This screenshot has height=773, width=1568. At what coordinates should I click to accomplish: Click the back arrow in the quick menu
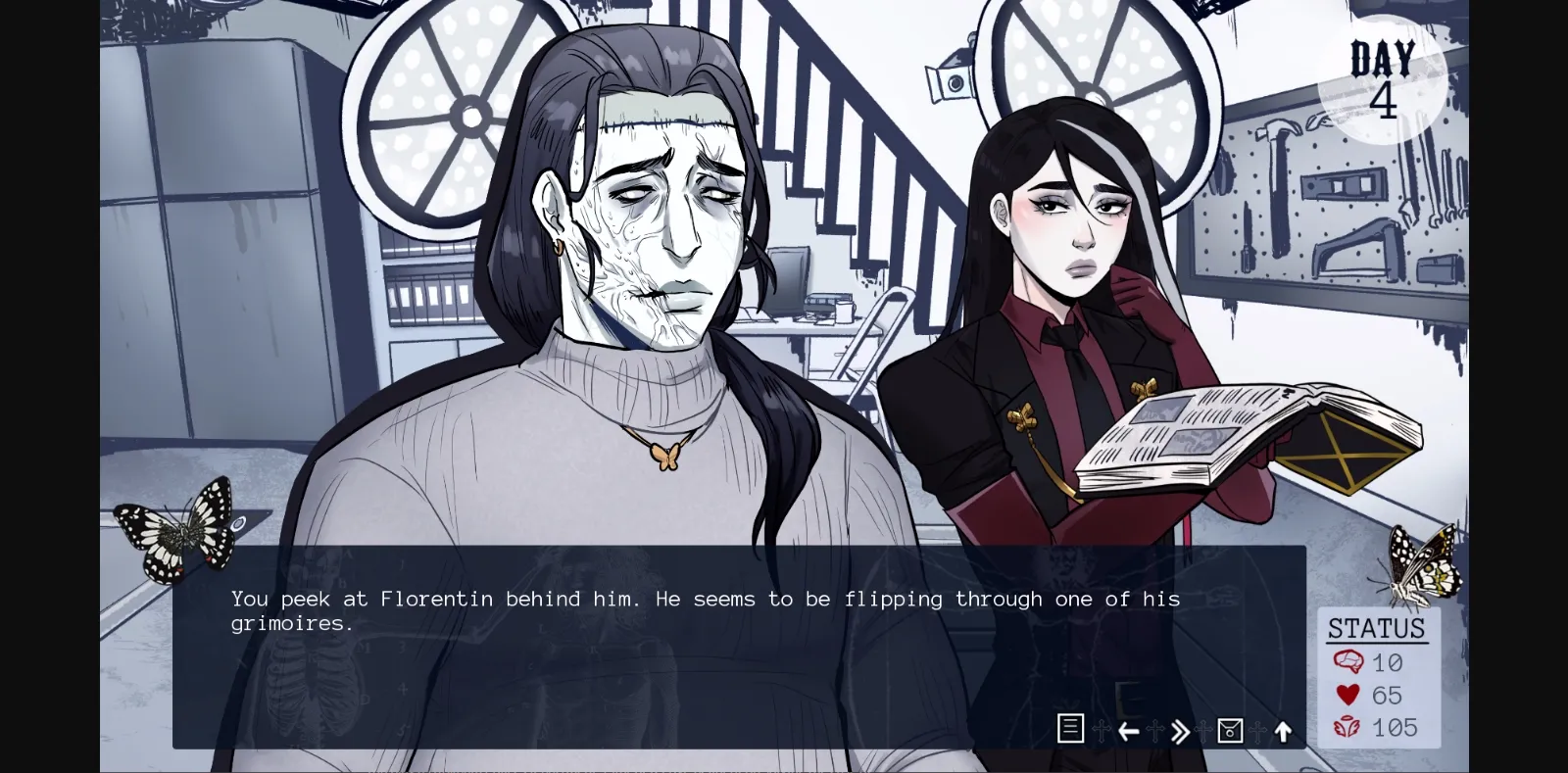[1128, 730]
